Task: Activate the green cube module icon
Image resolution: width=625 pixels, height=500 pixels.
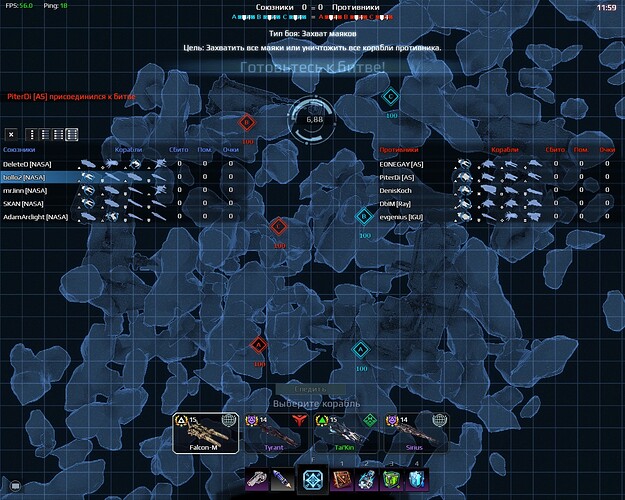Action: point(393,481)
